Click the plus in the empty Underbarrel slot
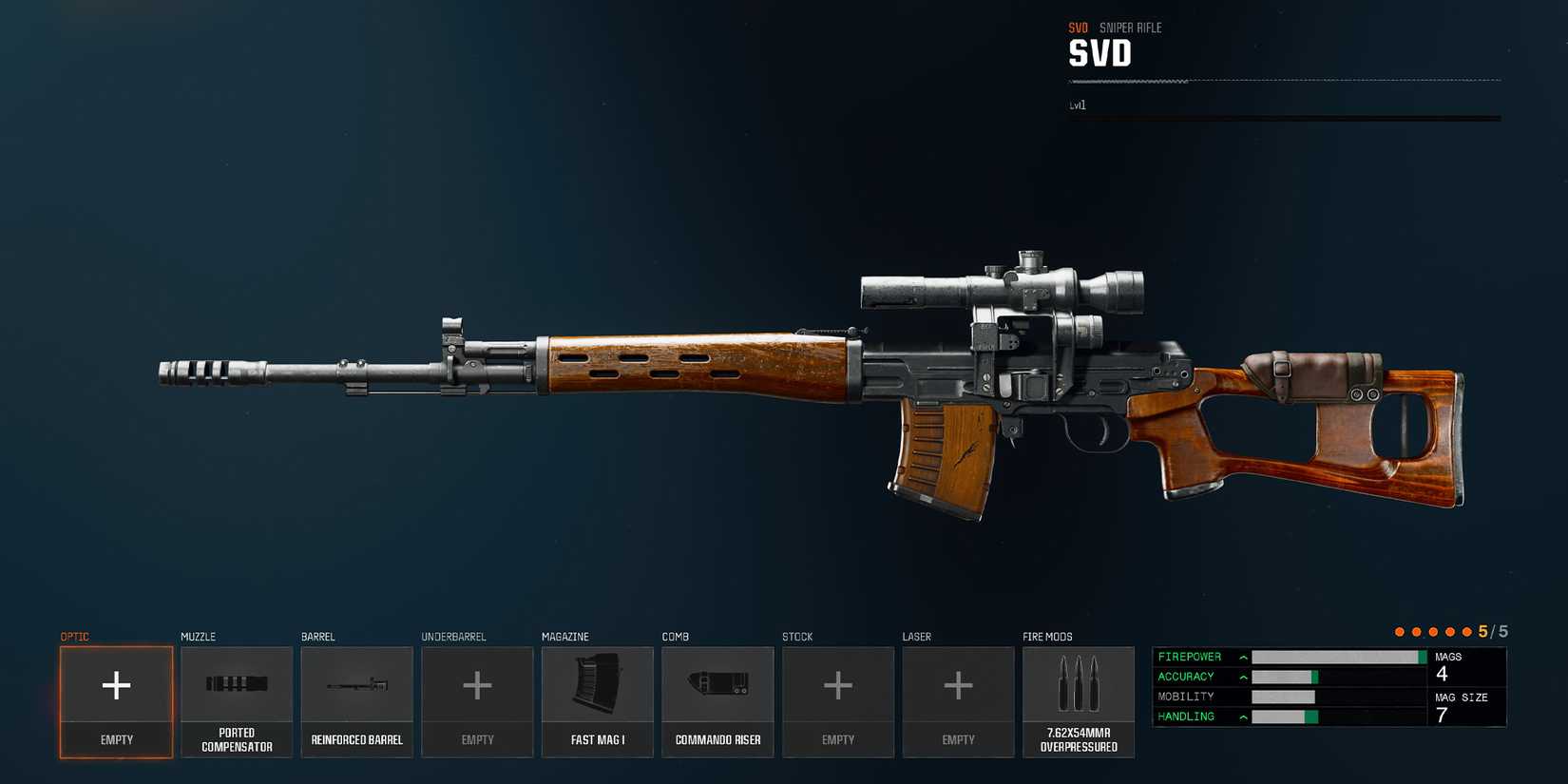Viewport: 1568px width, 784px height. [x=477, y=686]
